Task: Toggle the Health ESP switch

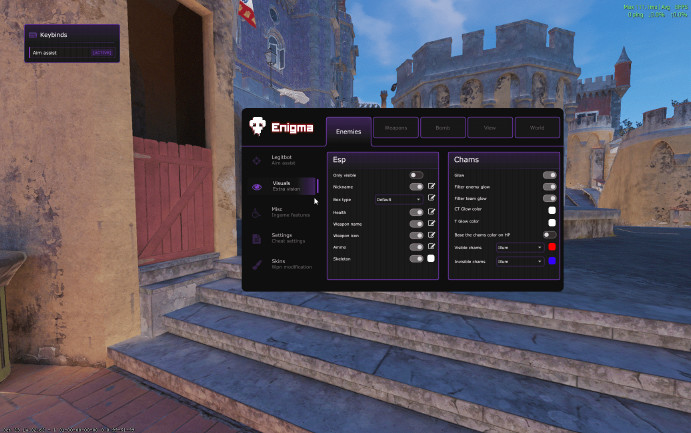Action: click(x=416, y=212)
